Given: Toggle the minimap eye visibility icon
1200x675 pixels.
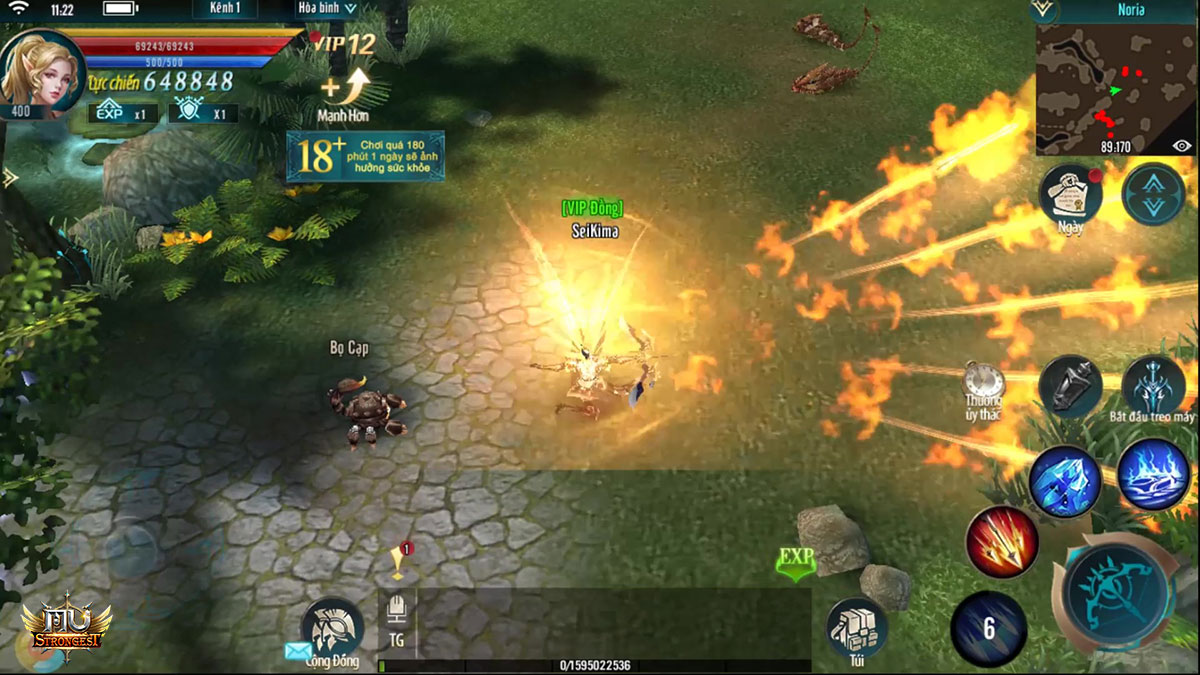Looking at the screenshot, I should point(1182,146).
